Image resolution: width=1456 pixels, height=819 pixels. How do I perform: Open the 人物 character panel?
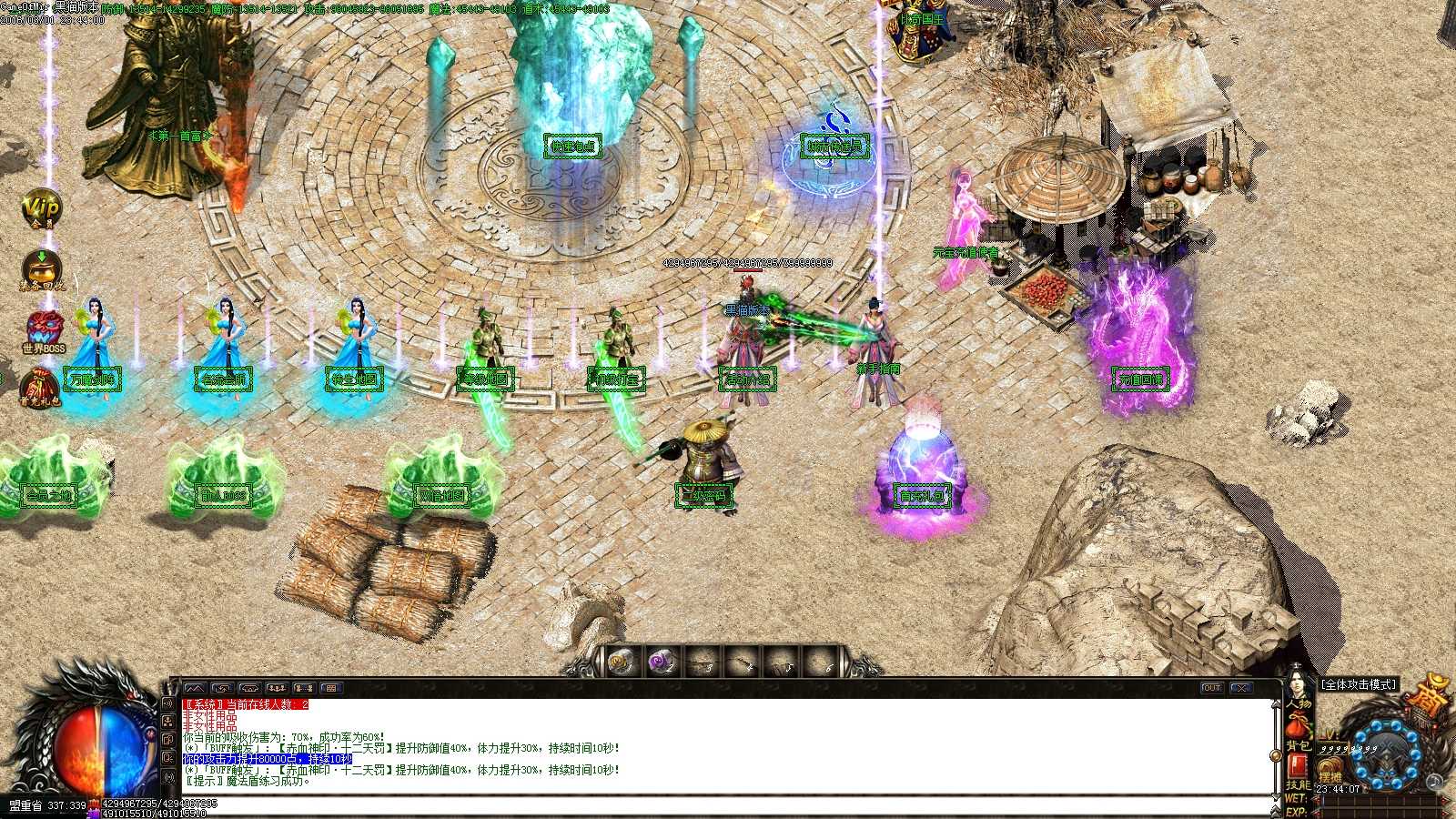[1299, 704]
